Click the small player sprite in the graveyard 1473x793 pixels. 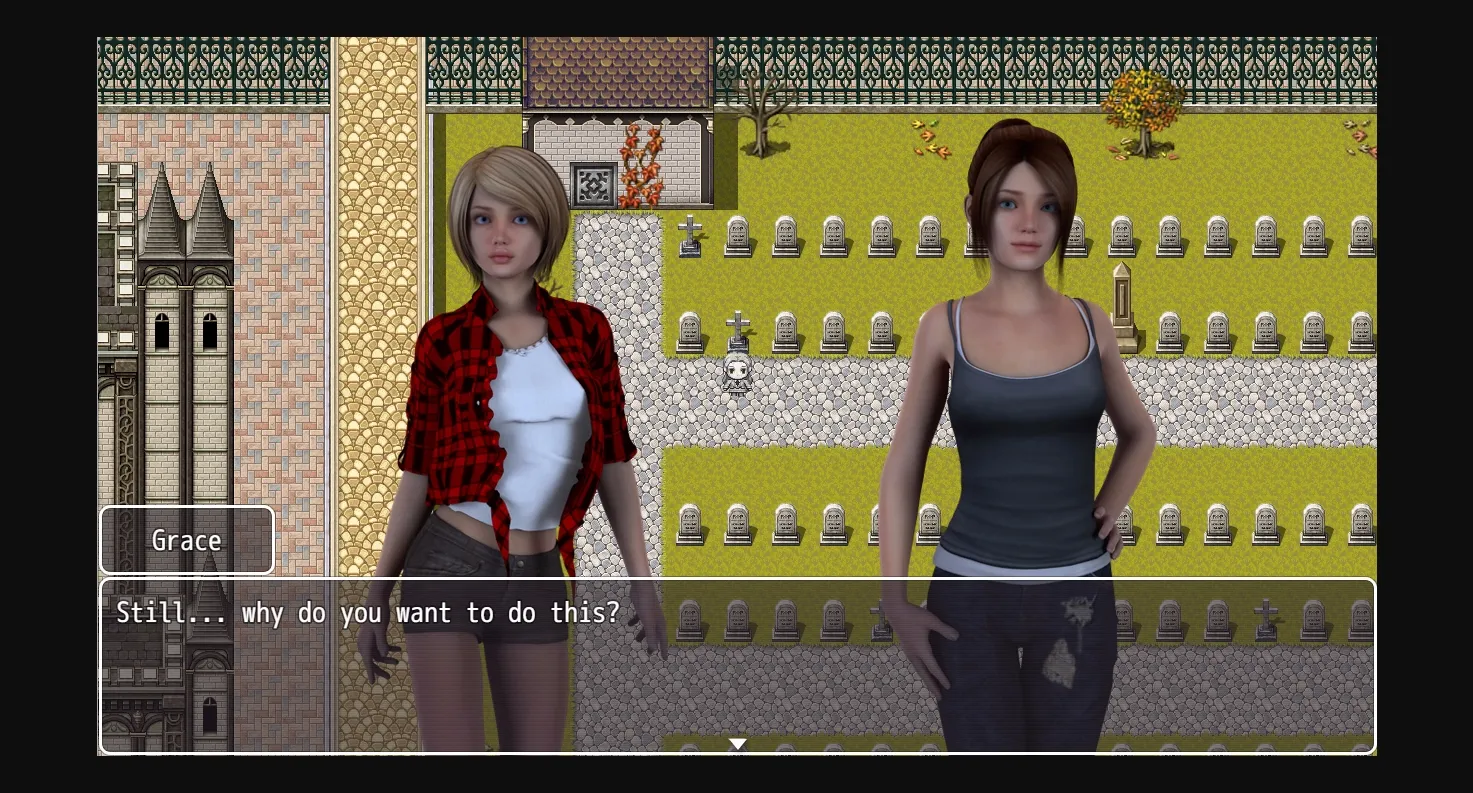737,375
